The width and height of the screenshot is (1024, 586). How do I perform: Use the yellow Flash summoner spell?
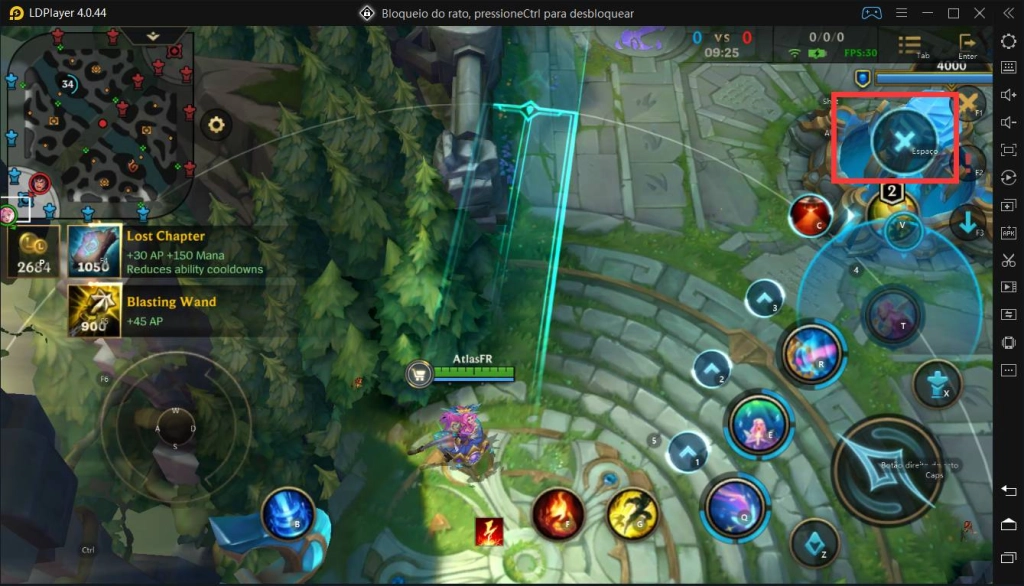pos(632,514)
